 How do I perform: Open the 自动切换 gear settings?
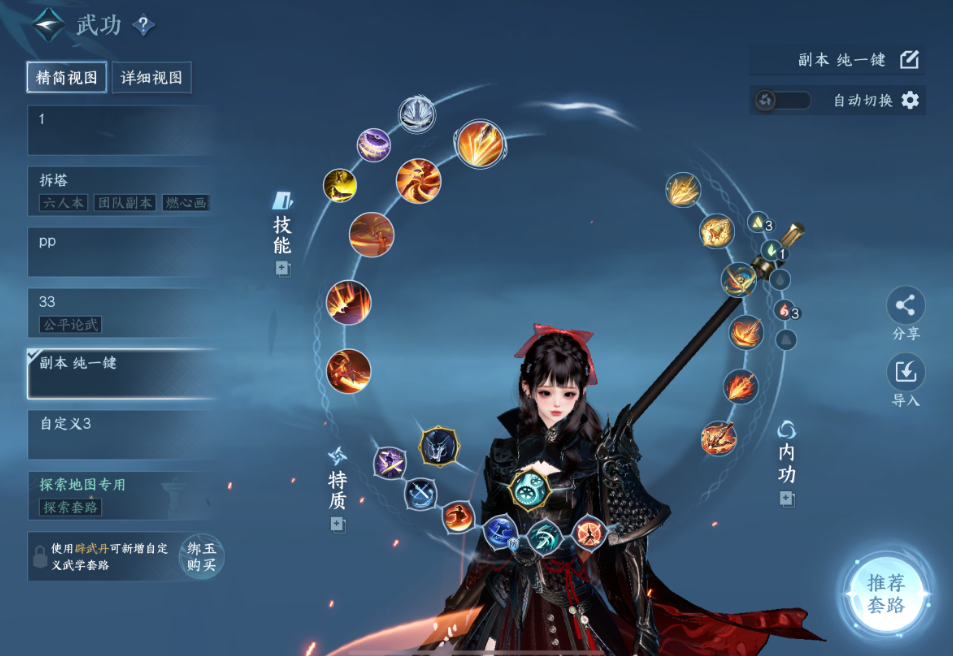click(910, 100)
